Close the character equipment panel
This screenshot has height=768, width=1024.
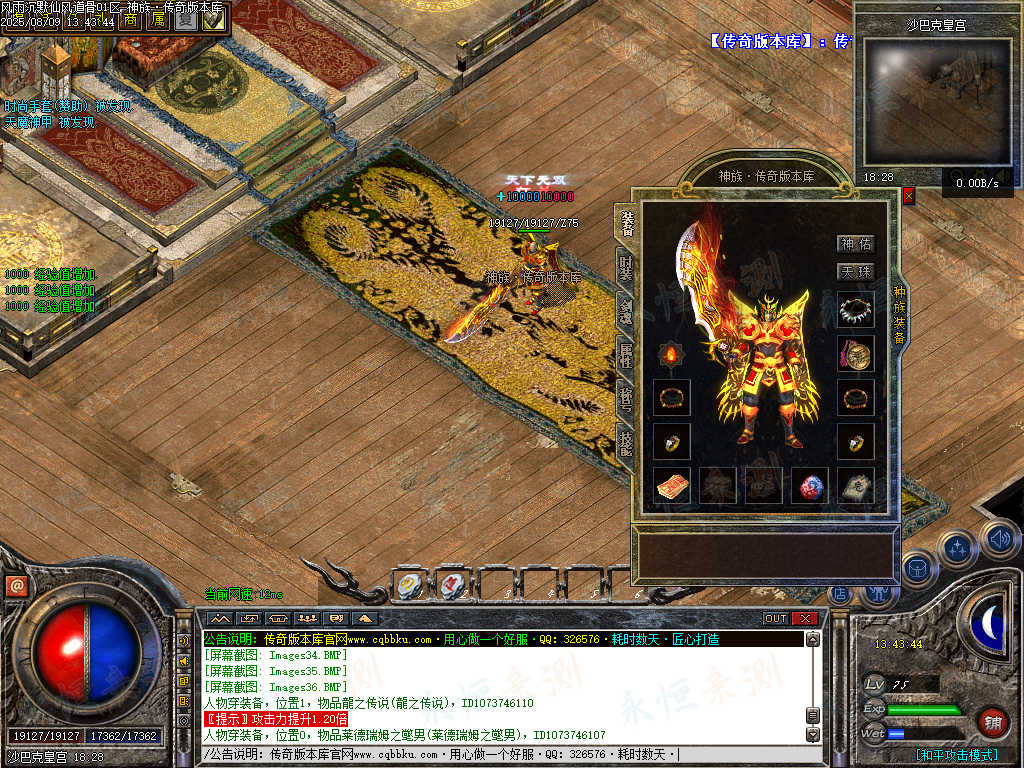(x=908, y=196)
